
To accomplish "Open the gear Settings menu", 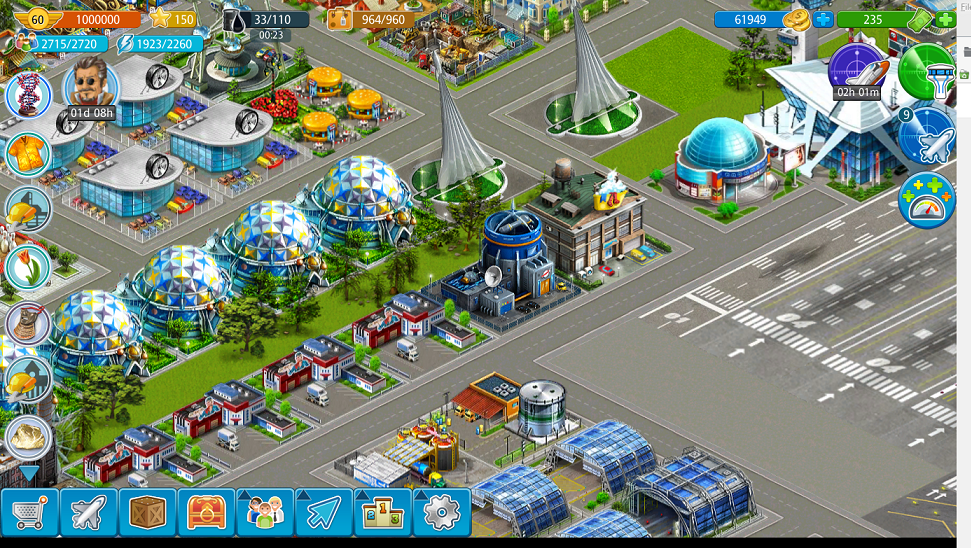I will click(x=441, y=513).
